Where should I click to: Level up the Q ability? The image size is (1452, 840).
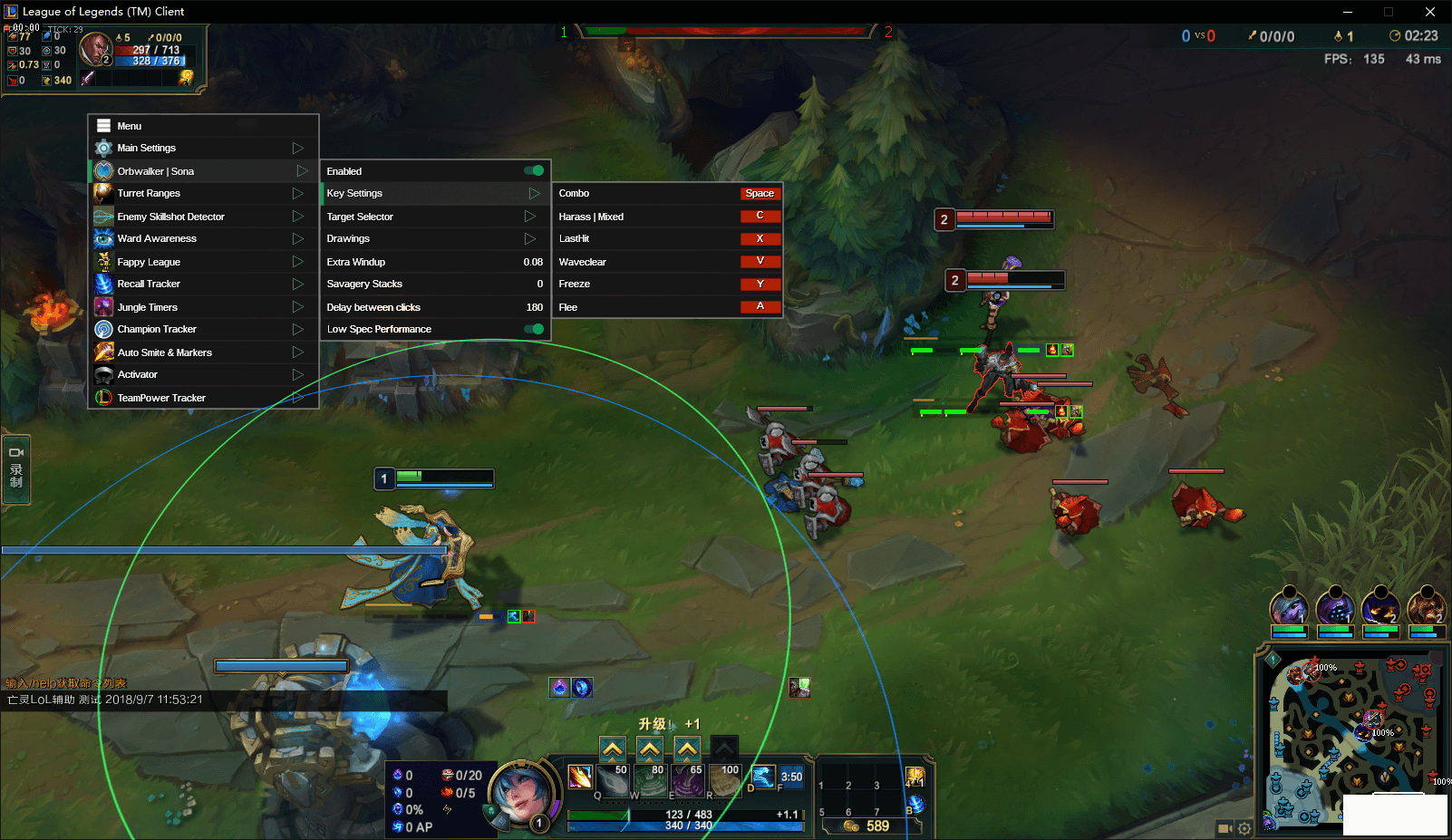point(613,749)
